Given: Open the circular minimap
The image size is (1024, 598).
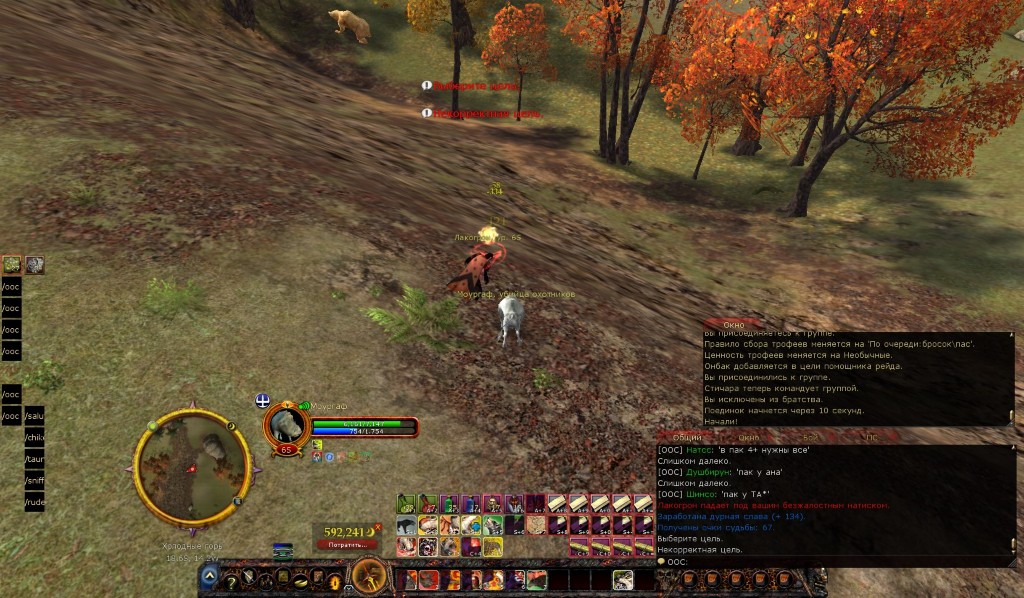Looking at the screenshot, I should (192, 467).
